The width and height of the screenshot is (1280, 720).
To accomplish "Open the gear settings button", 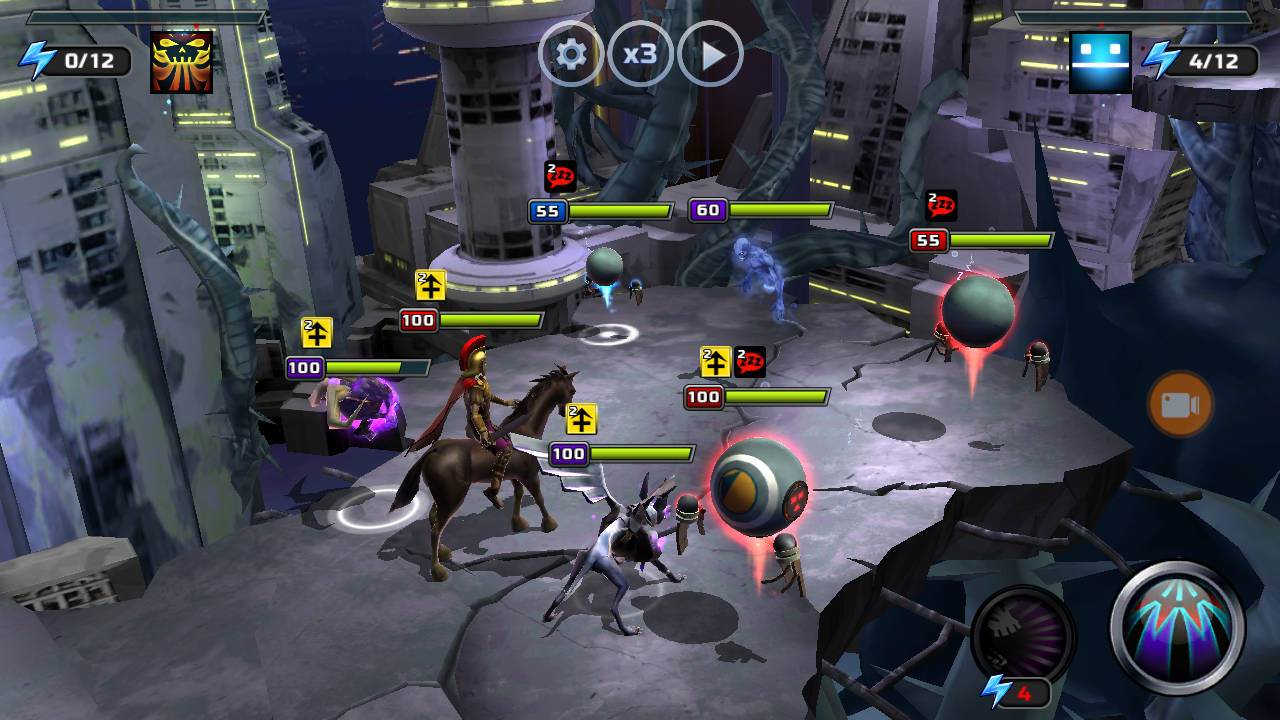I will click(x=571, y=54).
